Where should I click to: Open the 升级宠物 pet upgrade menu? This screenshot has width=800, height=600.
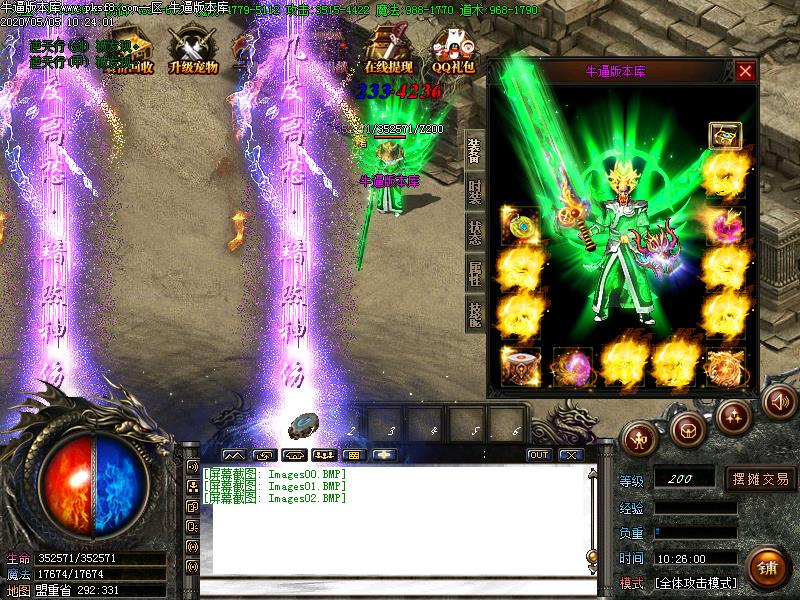click(x=193, y=52)
